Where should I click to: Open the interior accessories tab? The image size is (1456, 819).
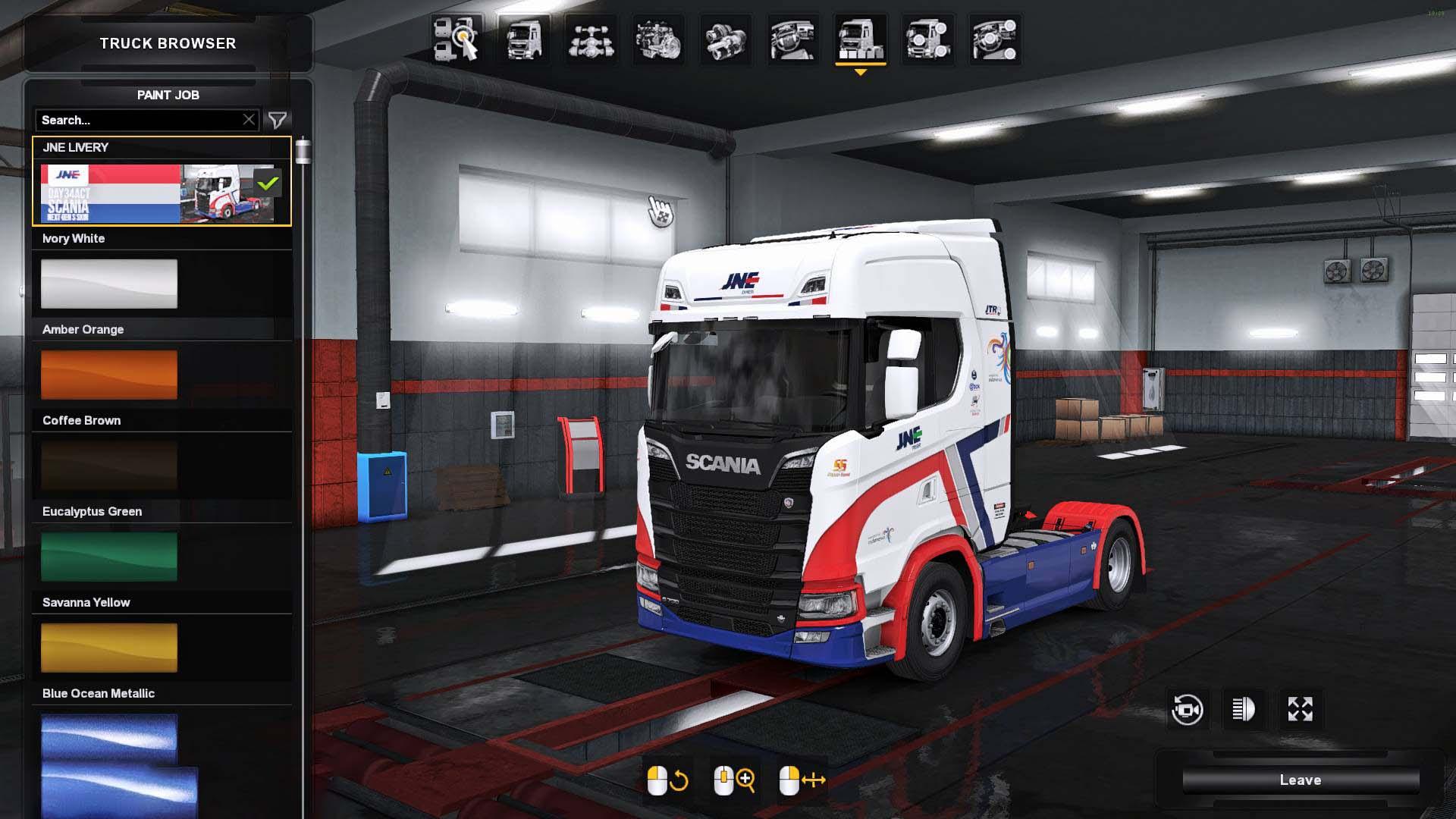pos(995,39)
